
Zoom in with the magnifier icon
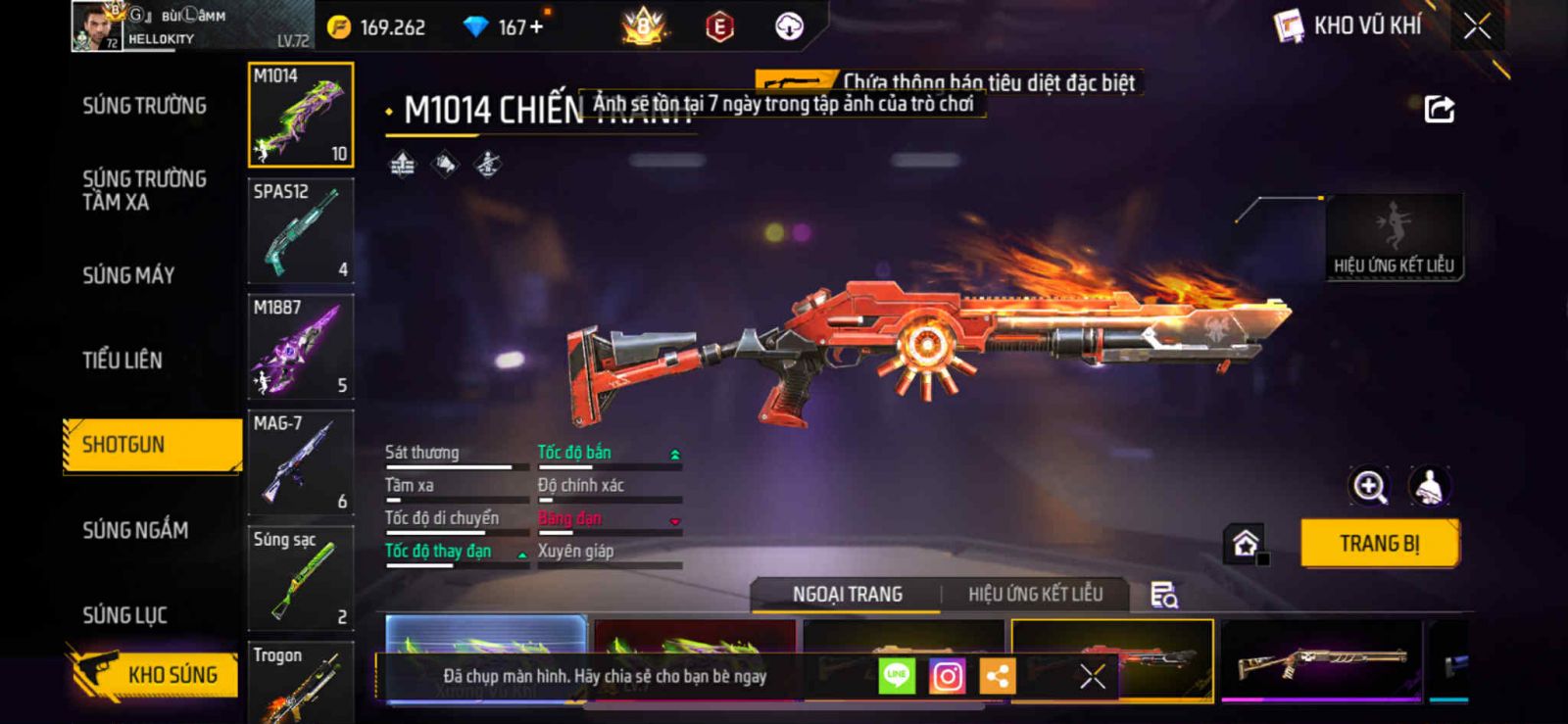(1369, 486)
